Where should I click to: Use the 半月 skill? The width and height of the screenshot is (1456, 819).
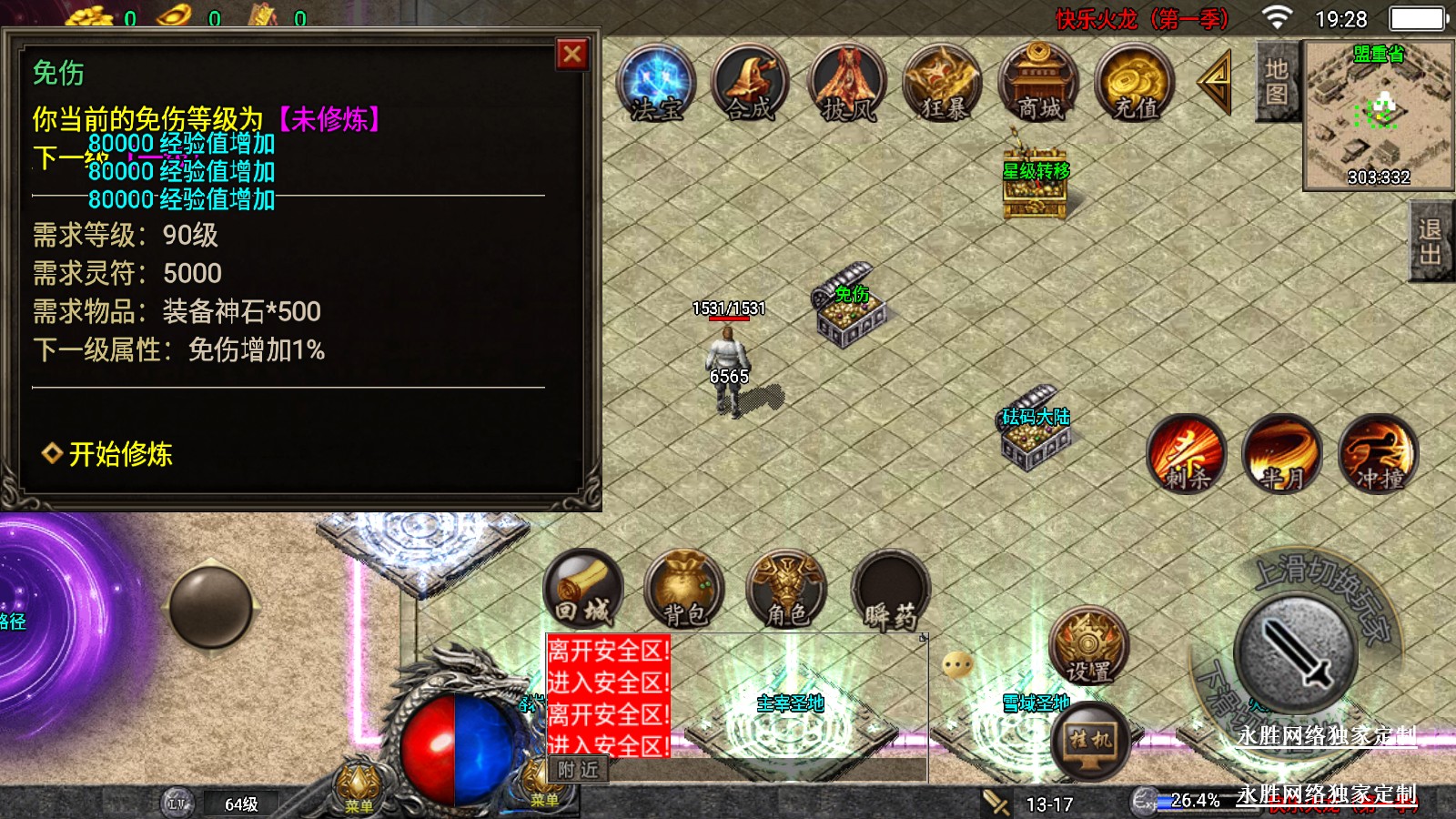click(x=1282, y=453)
